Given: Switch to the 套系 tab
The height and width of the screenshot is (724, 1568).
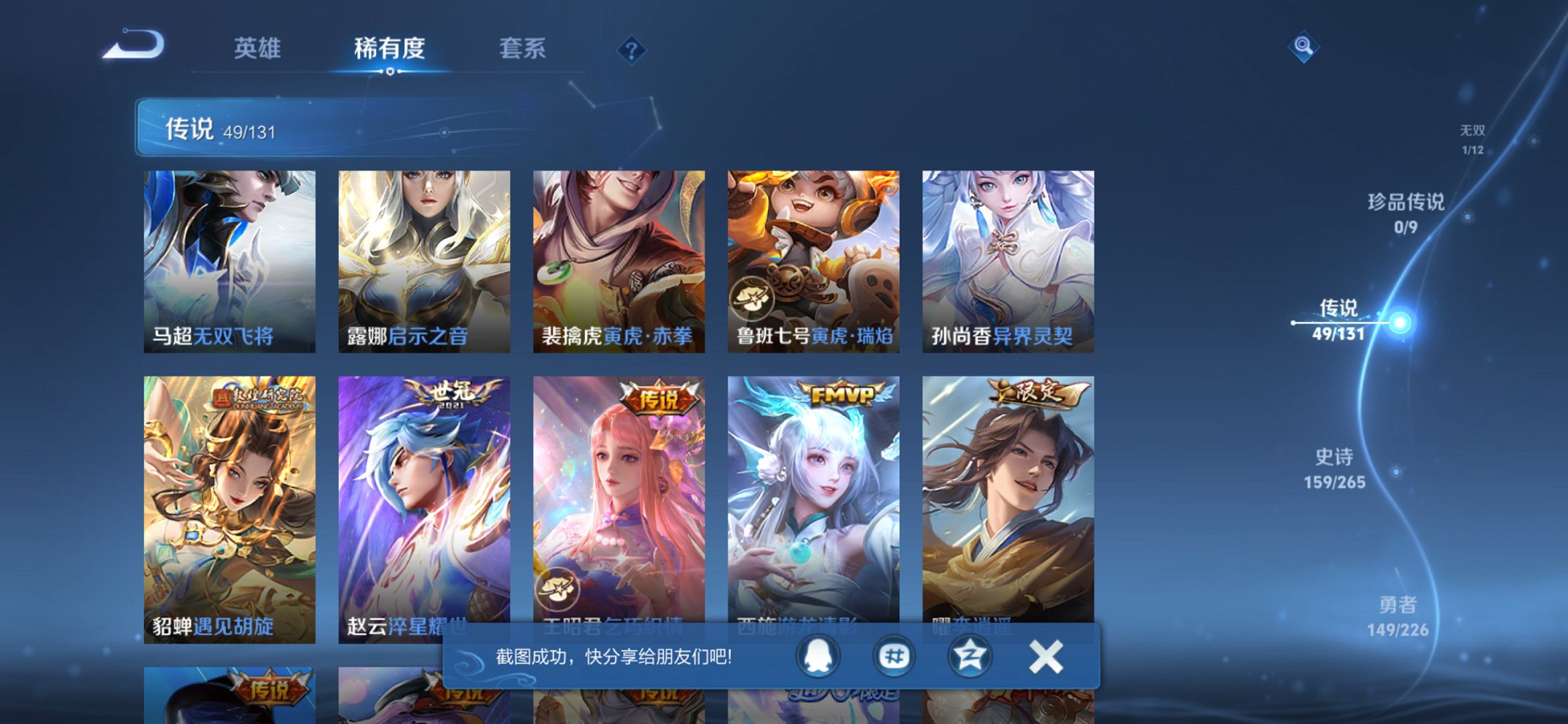Looking at the screenshot, I should click(x=524, y=48).
